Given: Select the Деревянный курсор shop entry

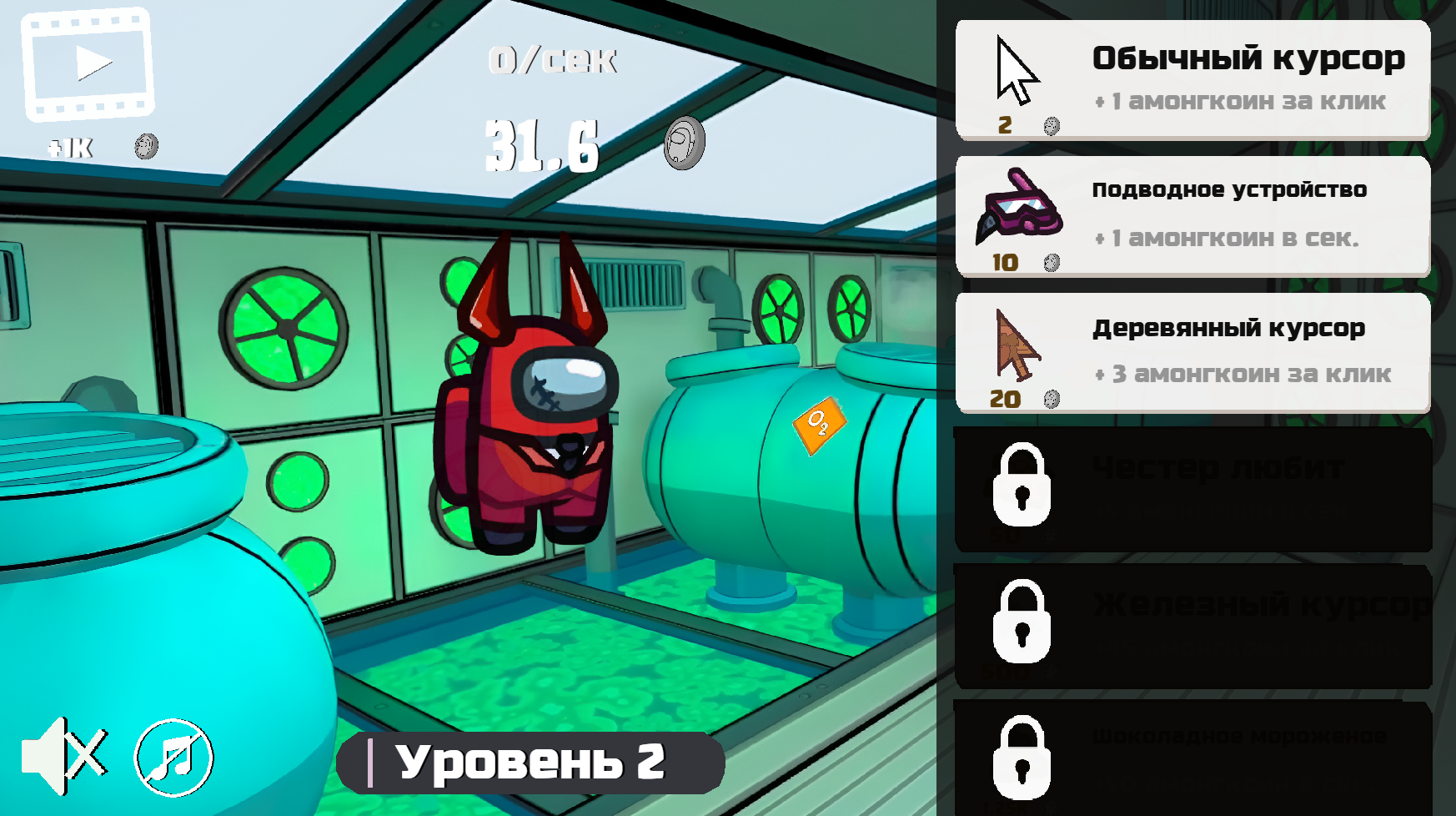Looking at the screenshot, I should [1192, 351].
